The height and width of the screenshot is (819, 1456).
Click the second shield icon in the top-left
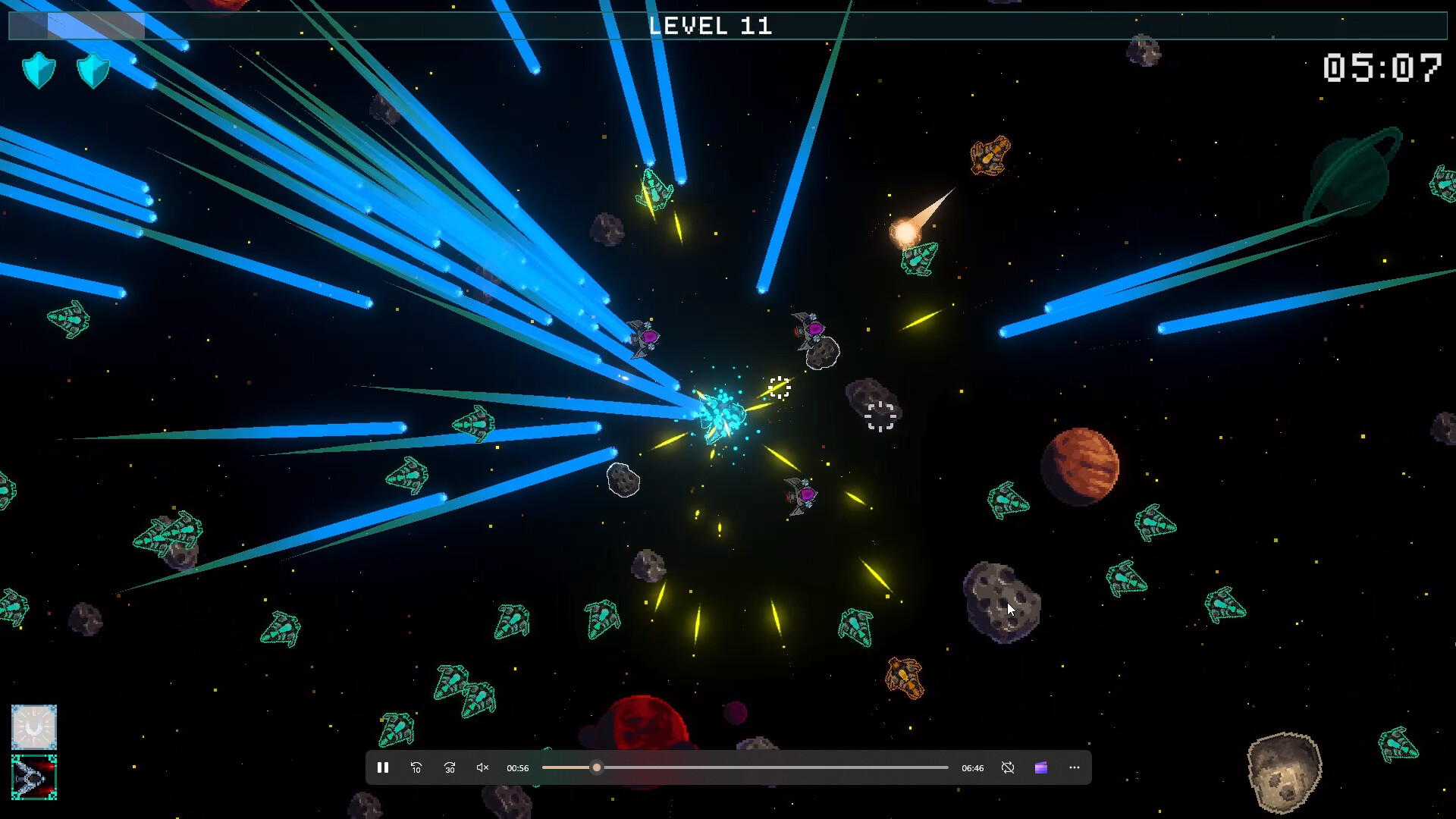(x=93, y=70)
